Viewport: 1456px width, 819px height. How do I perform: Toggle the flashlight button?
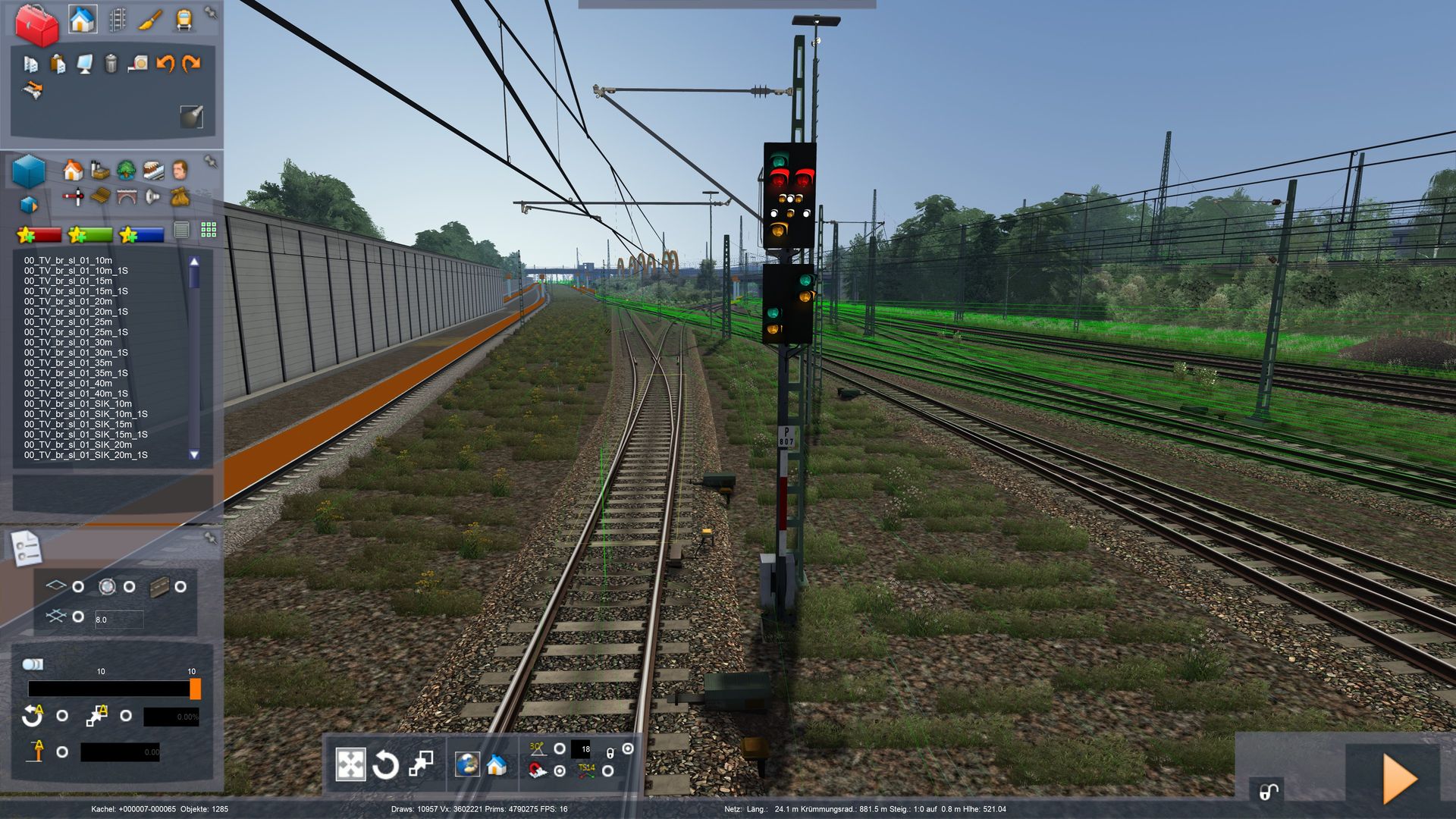point(191,116)
